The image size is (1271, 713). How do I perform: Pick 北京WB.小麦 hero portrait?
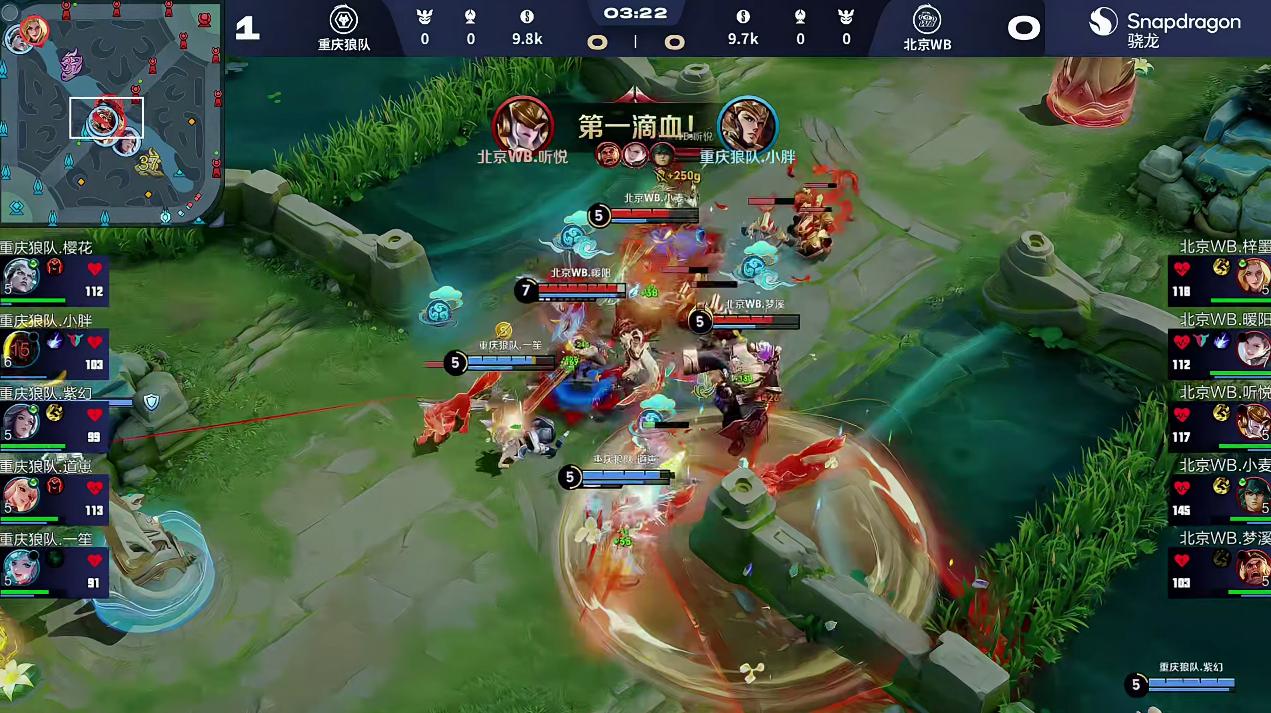pyautogui.click(x=1252, y=494)
